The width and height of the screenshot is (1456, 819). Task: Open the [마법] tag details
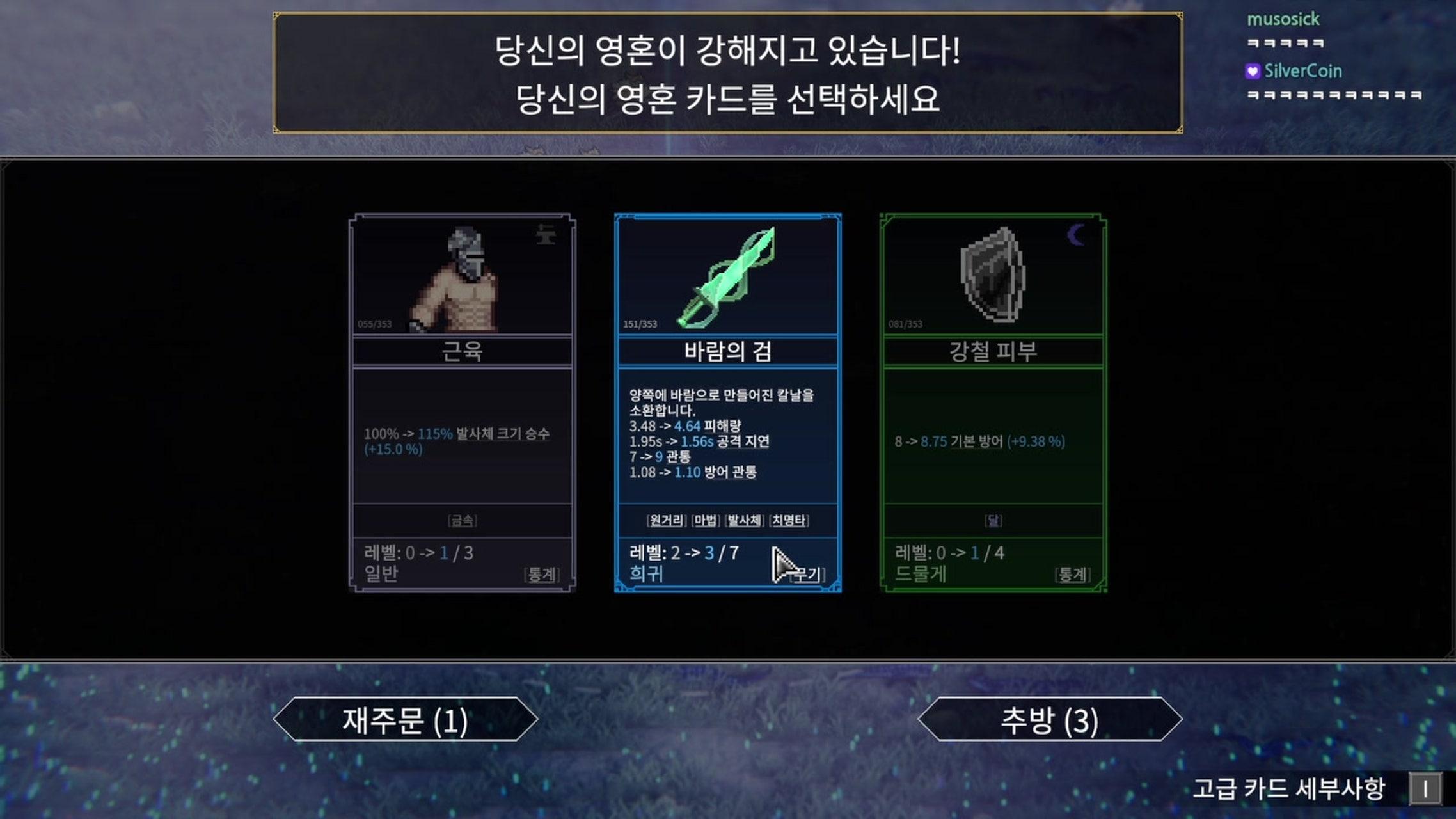[x=705, y=521]
